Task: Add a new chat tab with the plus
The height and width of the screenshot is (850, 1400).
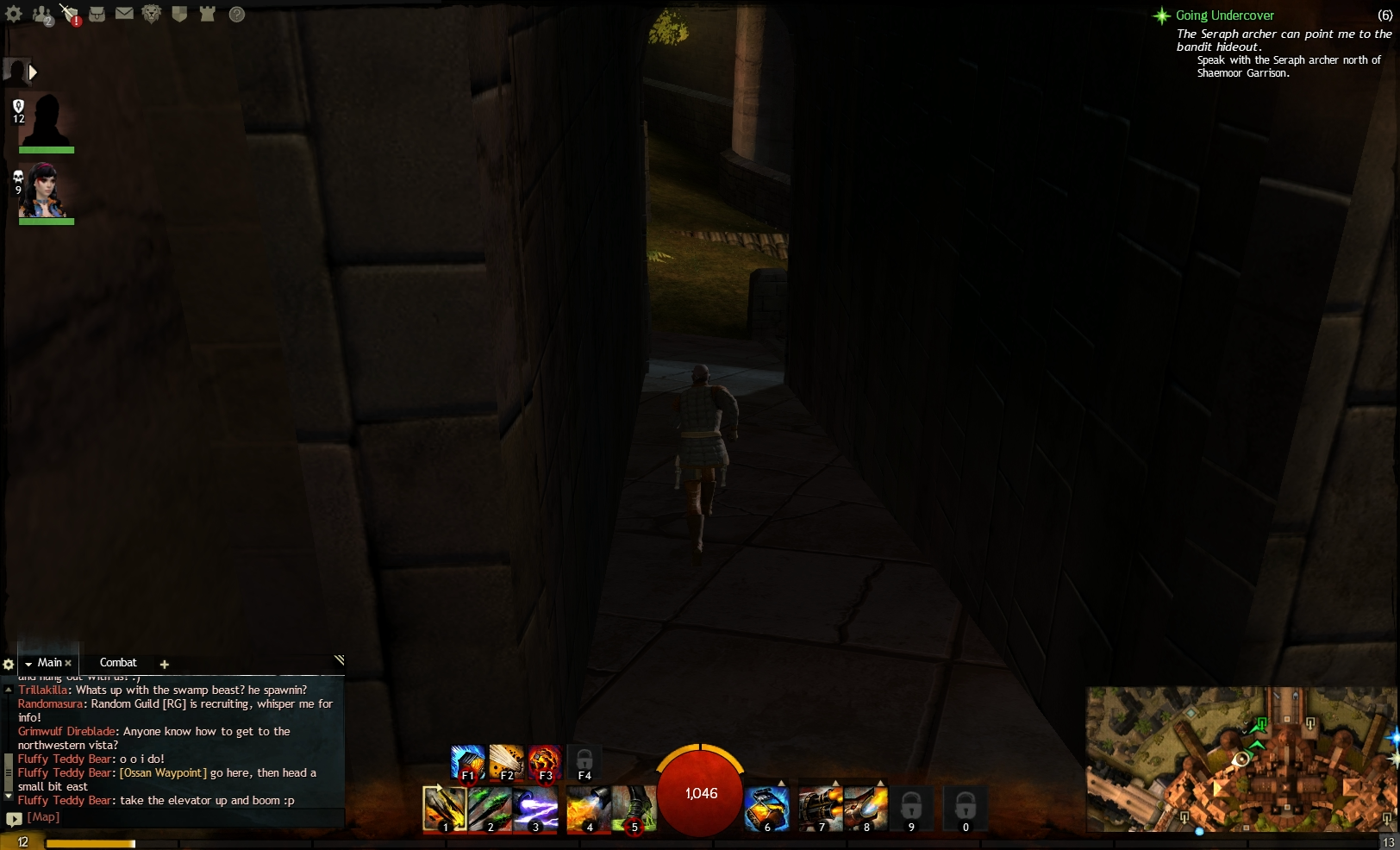Action: 165,664
